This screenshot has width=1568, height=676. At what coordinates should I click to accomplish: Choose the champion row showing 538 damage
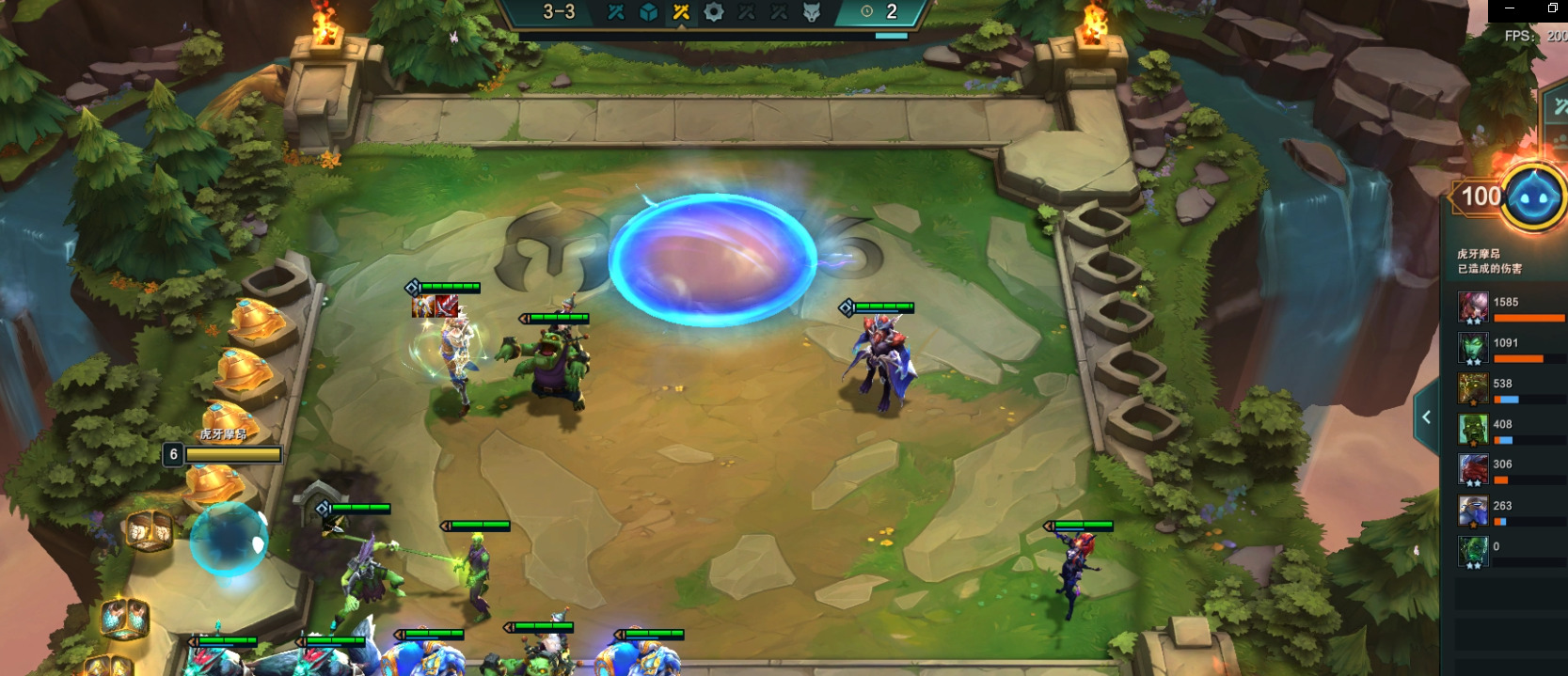pyautogui.click(x=1508, y=388)
